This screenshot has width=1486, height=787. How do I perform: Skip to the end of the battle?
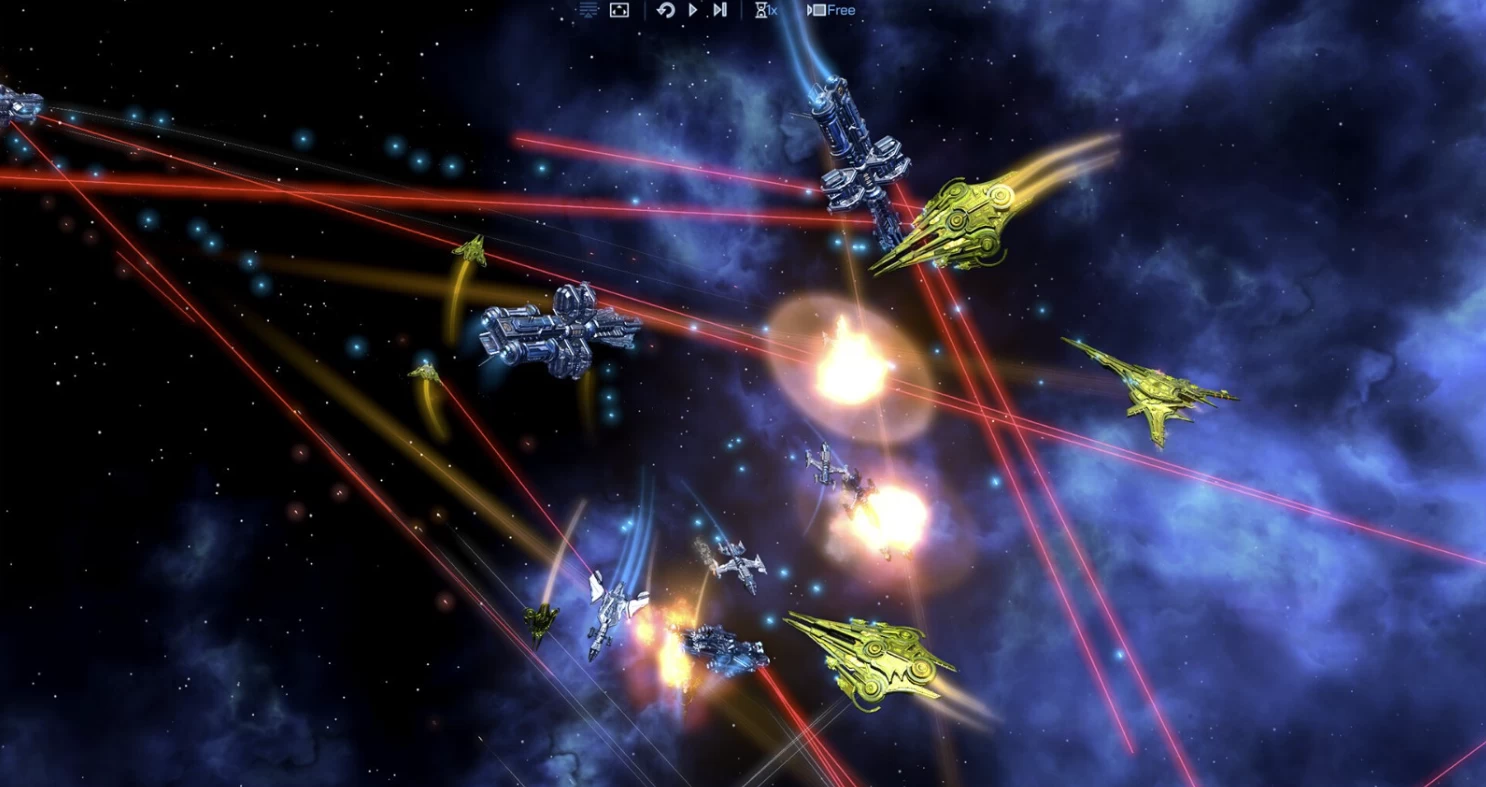tap(720, 10)
